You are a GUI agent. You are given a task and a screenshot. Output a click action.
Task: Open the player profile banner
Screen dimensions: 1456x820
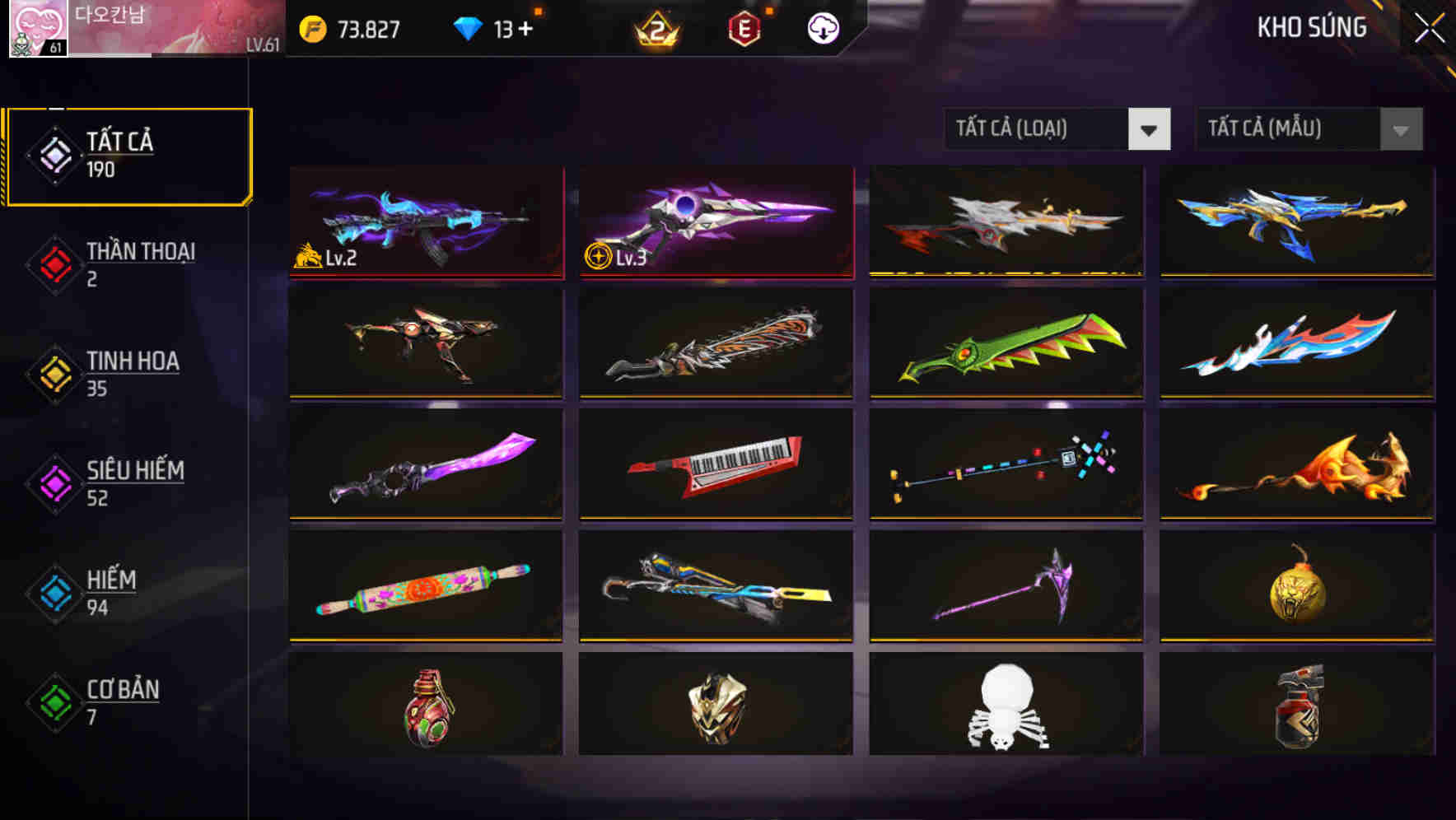[173, 29]
